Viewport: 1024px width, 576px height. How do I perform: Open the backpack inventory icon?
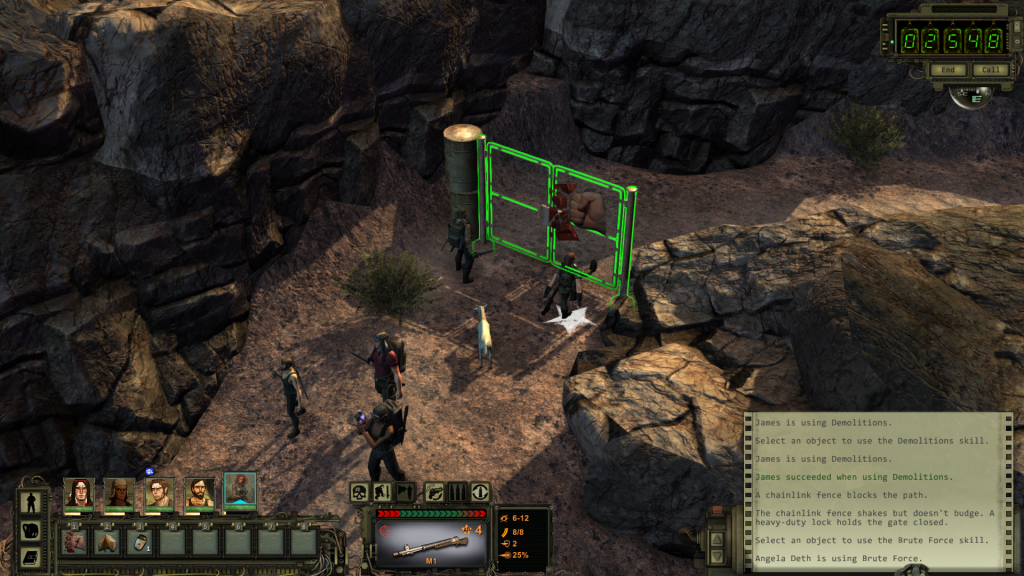(30, 530)
